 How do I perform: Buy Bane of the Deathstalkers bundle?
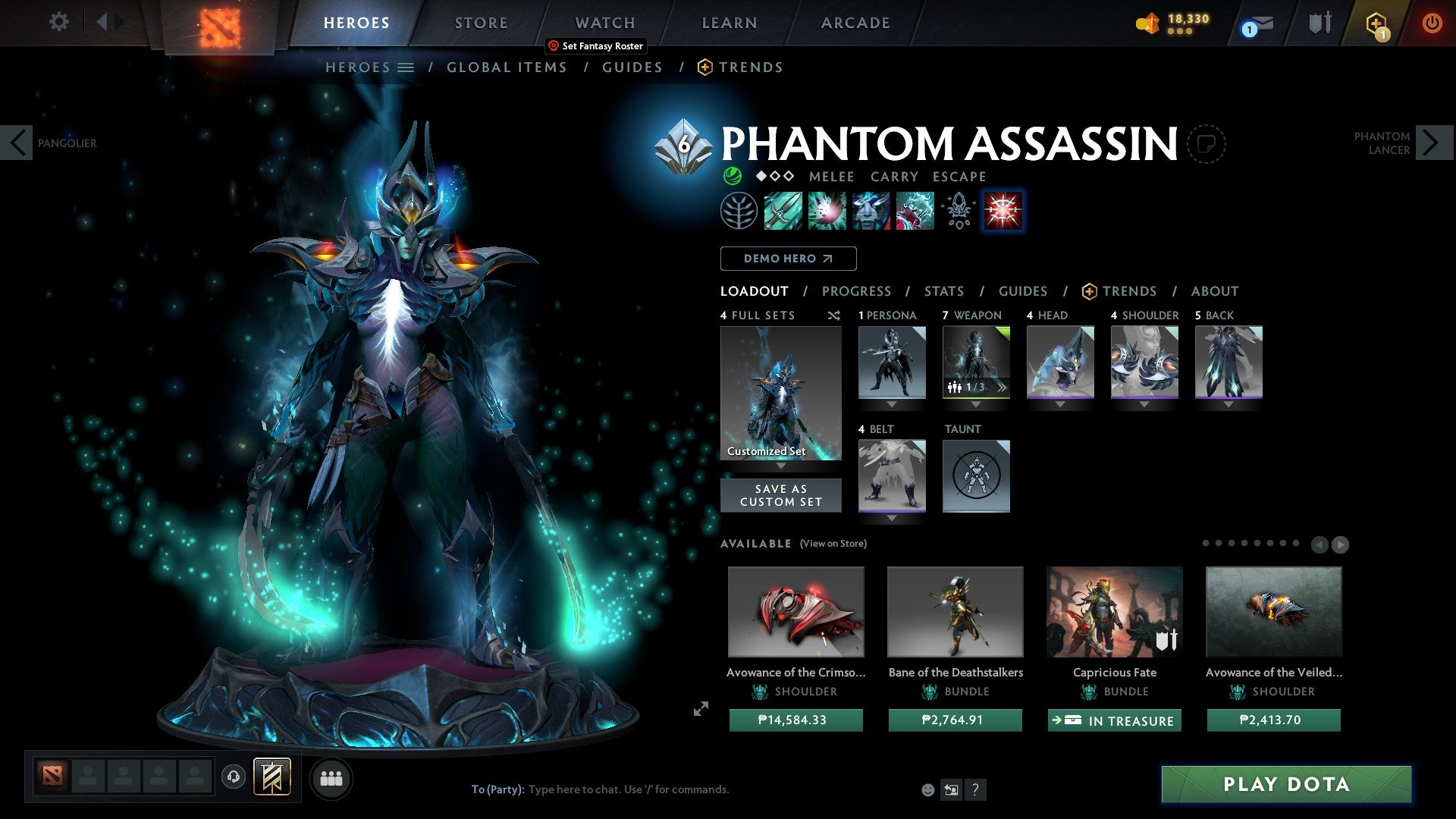tap(955, 720)
